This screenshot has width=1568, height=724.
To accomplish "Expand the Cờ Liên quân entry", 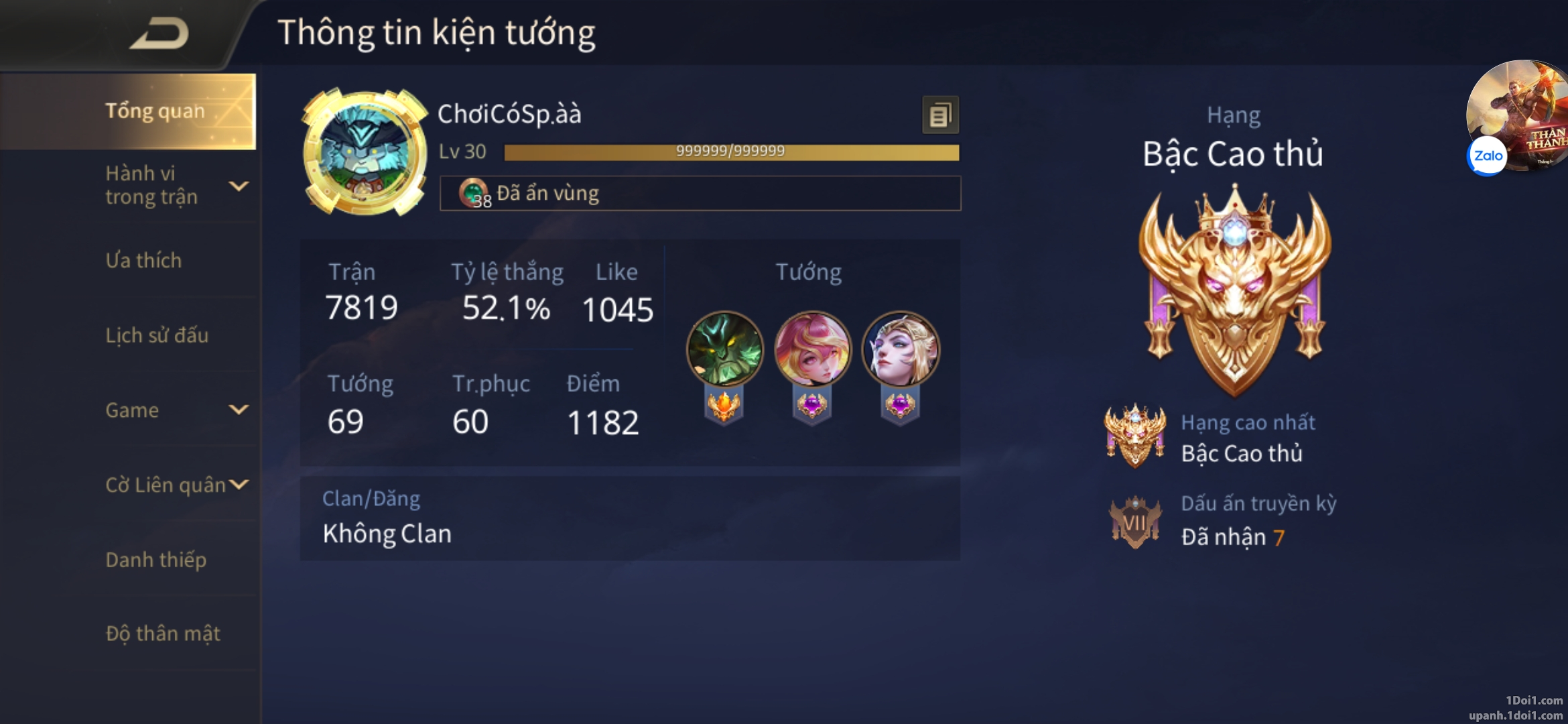I will point(176,485).
